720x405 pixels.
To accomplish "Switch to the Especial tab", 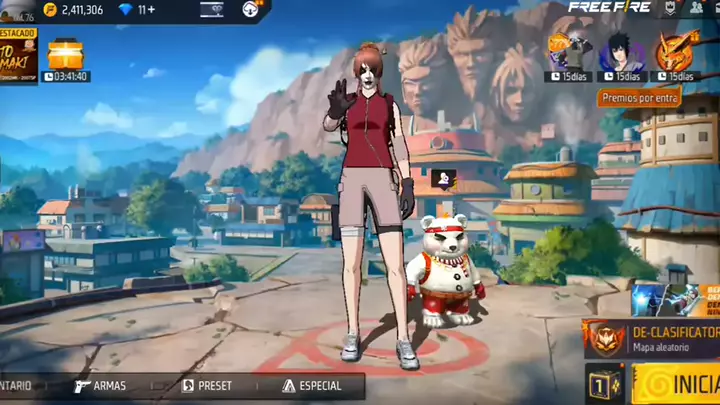I will (x=312, y=386).
